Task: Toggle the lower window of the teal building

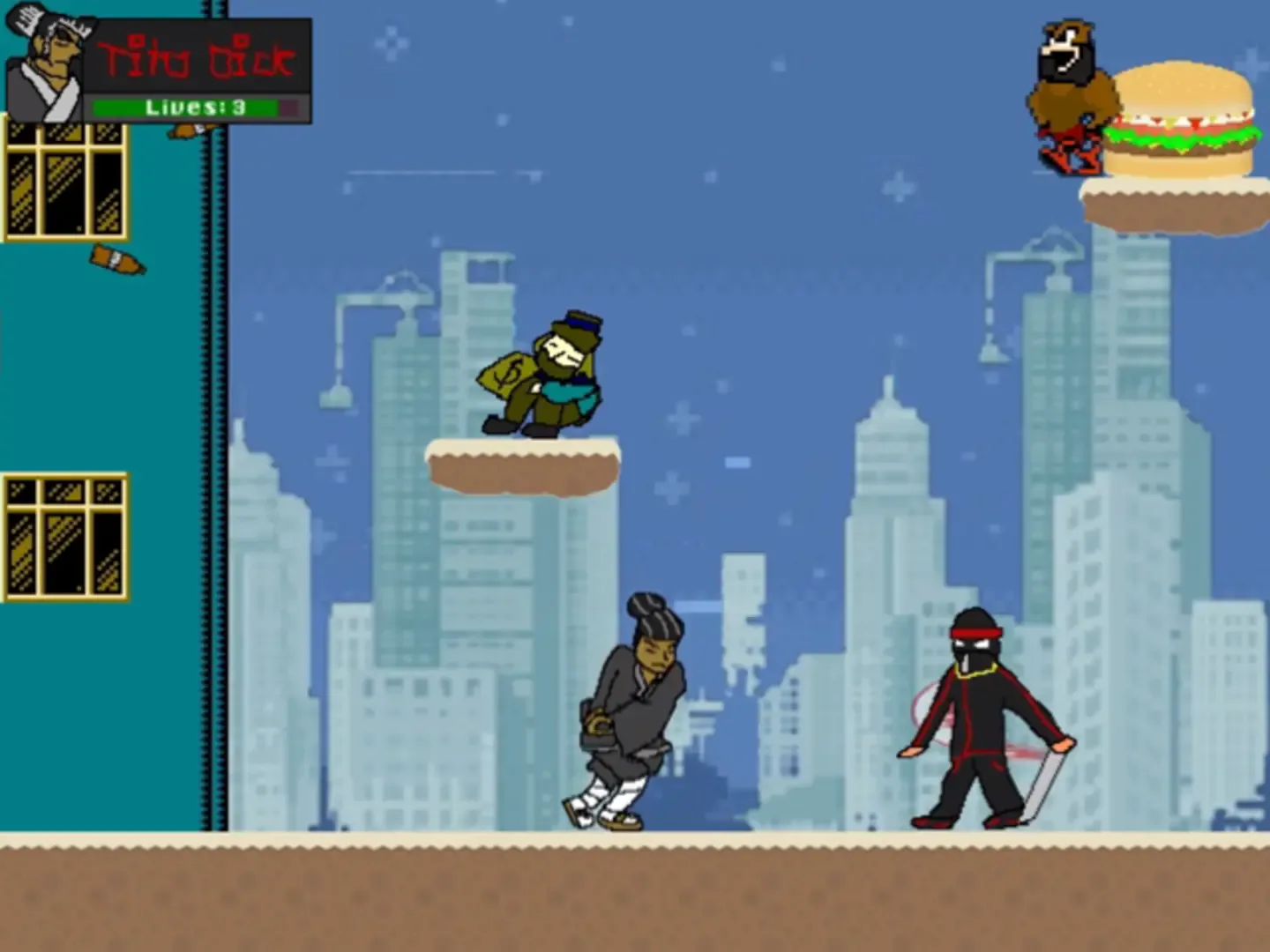Action: click(x=62, y=538)
